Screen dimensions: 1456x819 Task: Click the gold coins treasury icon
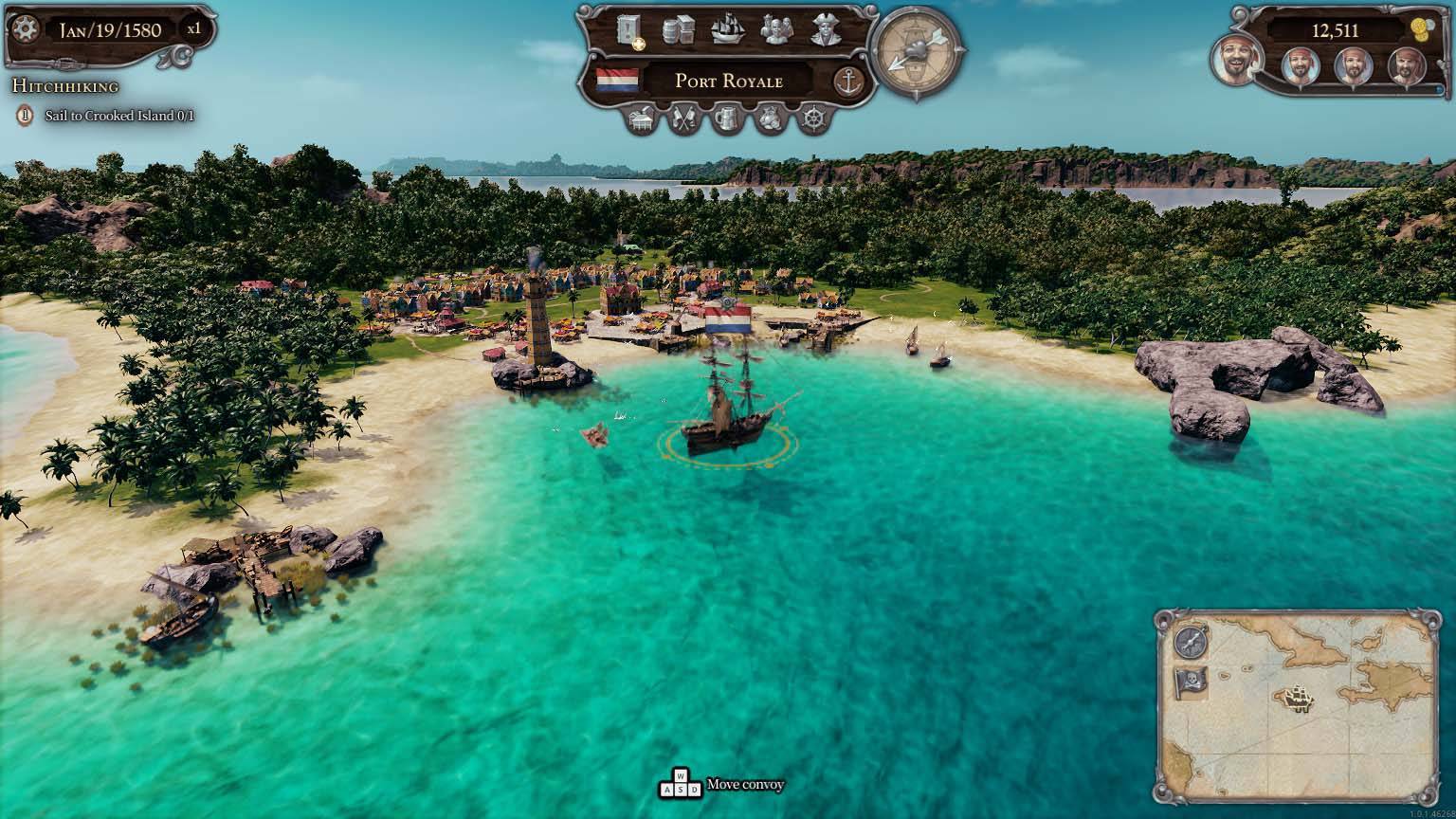[x=1419, y=27]
